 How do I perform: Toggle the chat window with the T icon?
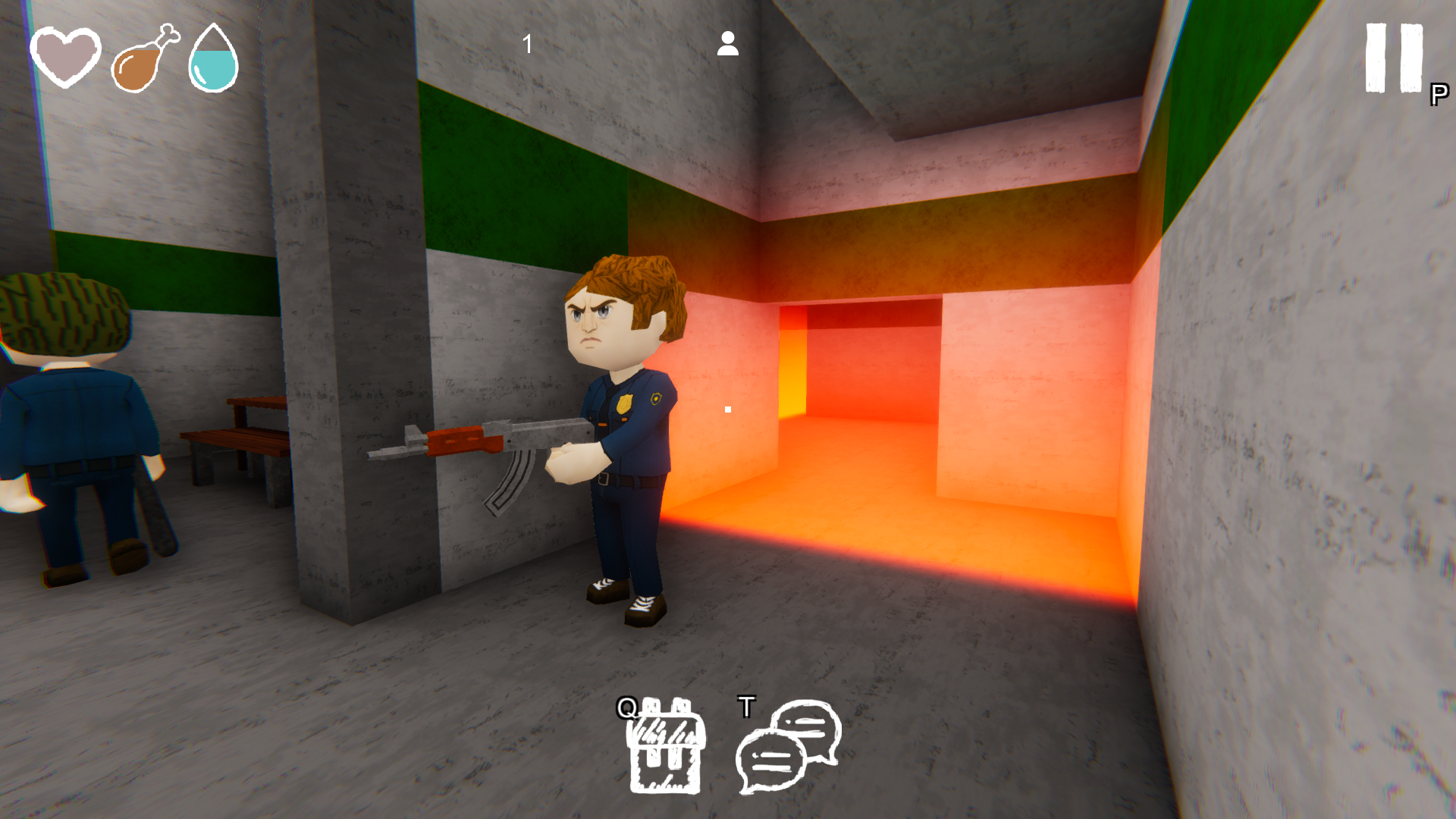(x=747, y=705)
